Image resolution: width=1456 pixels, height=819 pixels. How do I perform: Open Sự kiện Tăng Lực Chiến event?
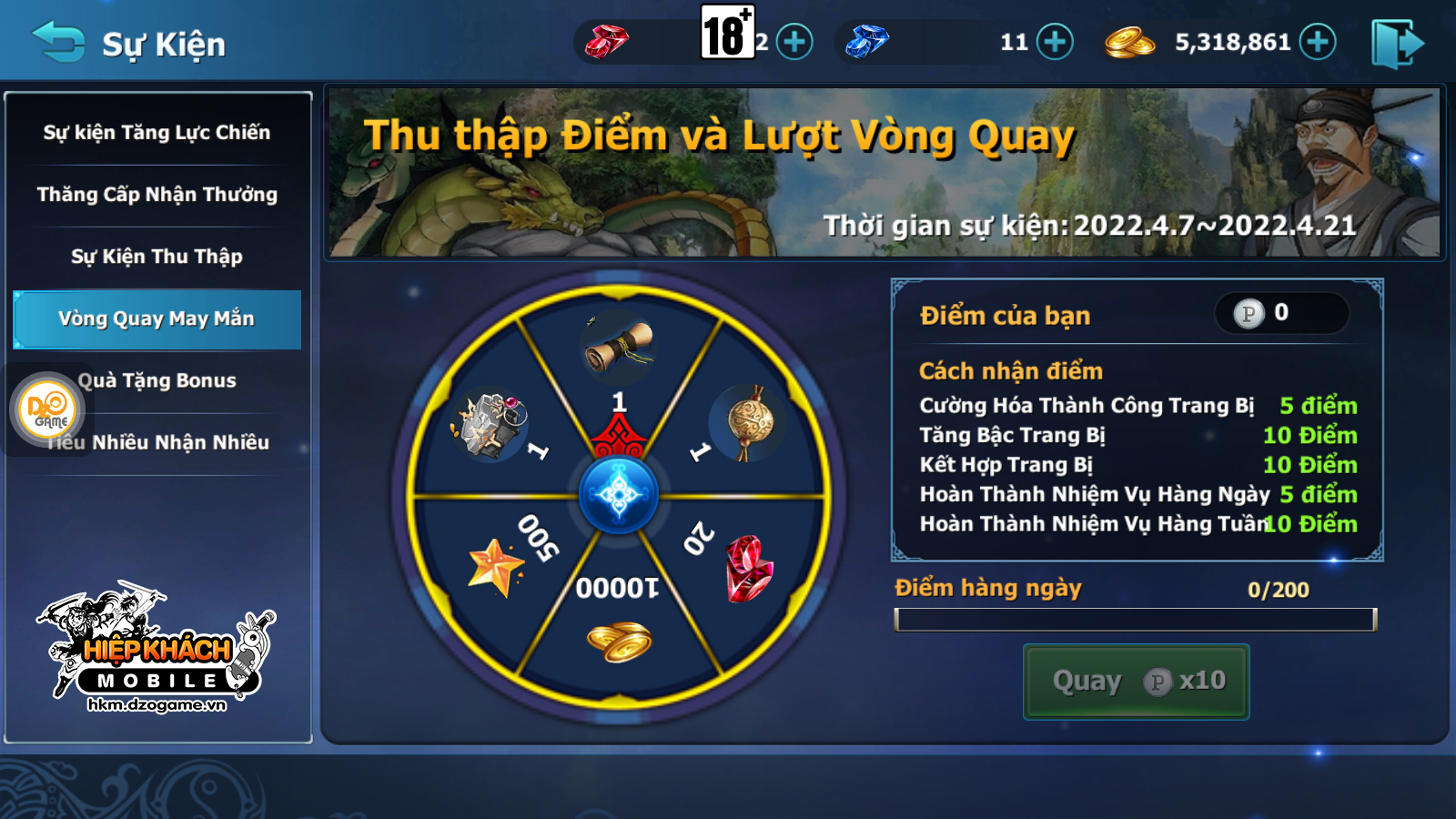pyautogui.click(x=157, y=133)
